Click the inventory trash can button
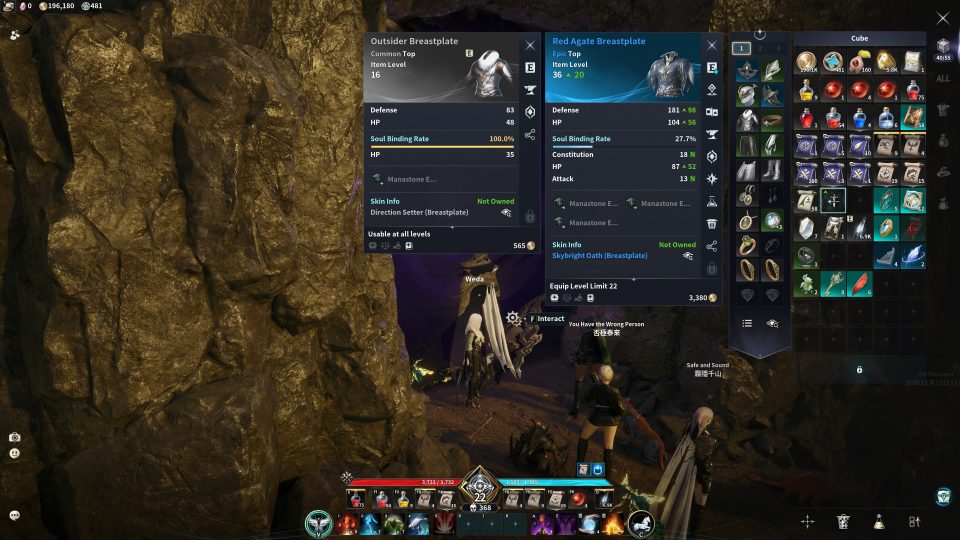 [843, 521]
